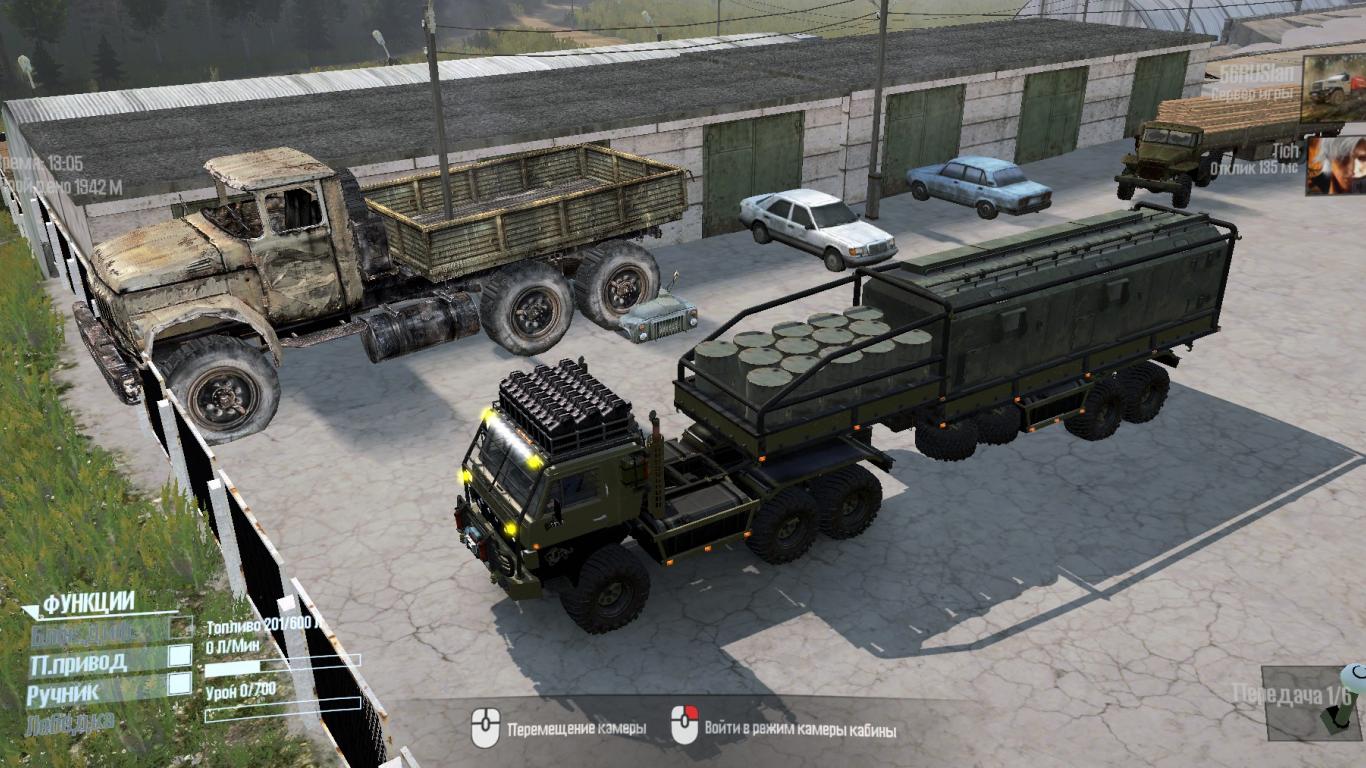Toggle the П.привод all-wheel drive checkbox

tap(180, 655)
